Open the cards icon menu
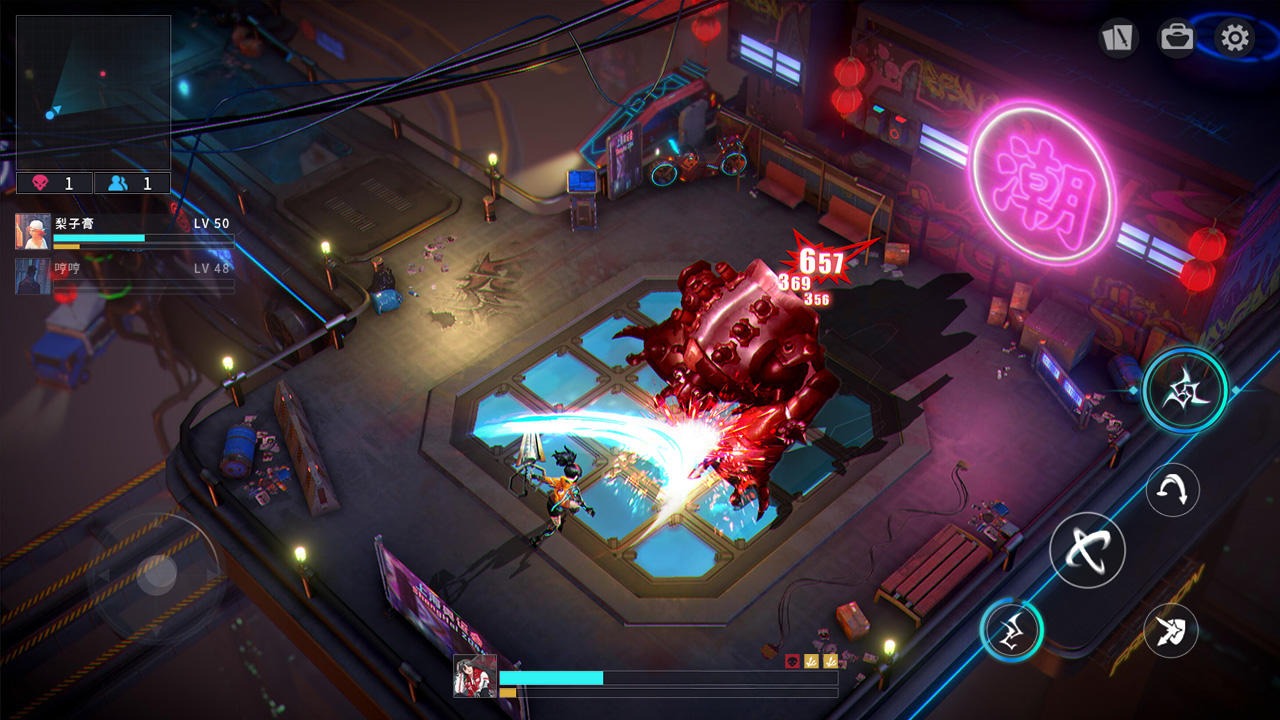This screenshot has height=720, width=1280. (x=1117, y=38)
